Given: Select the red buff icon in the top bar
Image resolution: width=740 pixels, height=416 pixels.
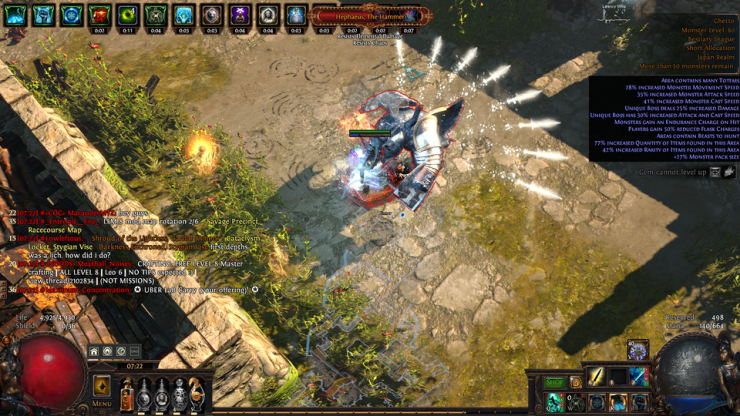Looking at the screenshot, I should (99, 16).
